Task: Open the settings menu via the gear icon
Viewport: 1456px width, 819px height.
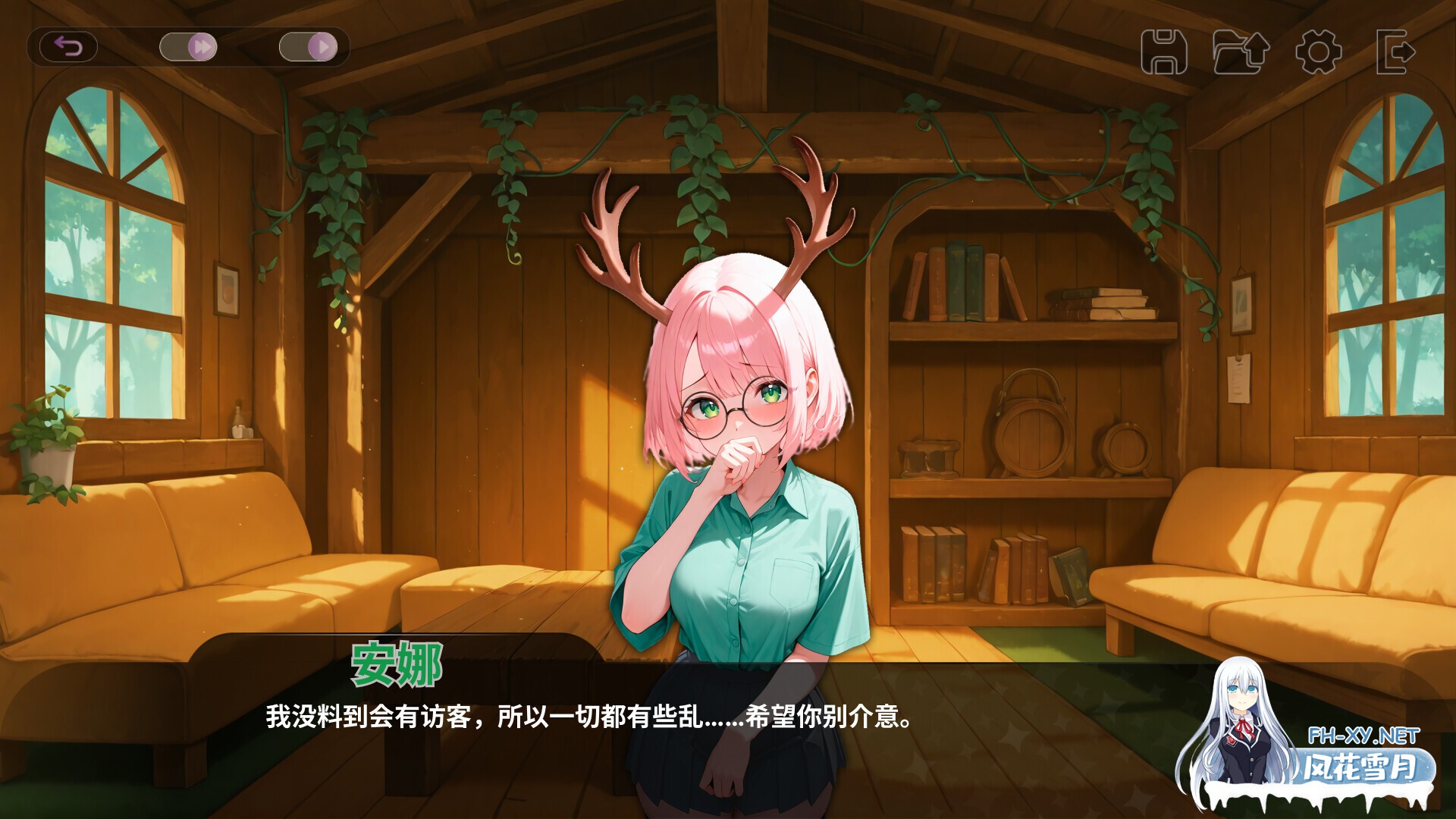Action: [1319, 51]
